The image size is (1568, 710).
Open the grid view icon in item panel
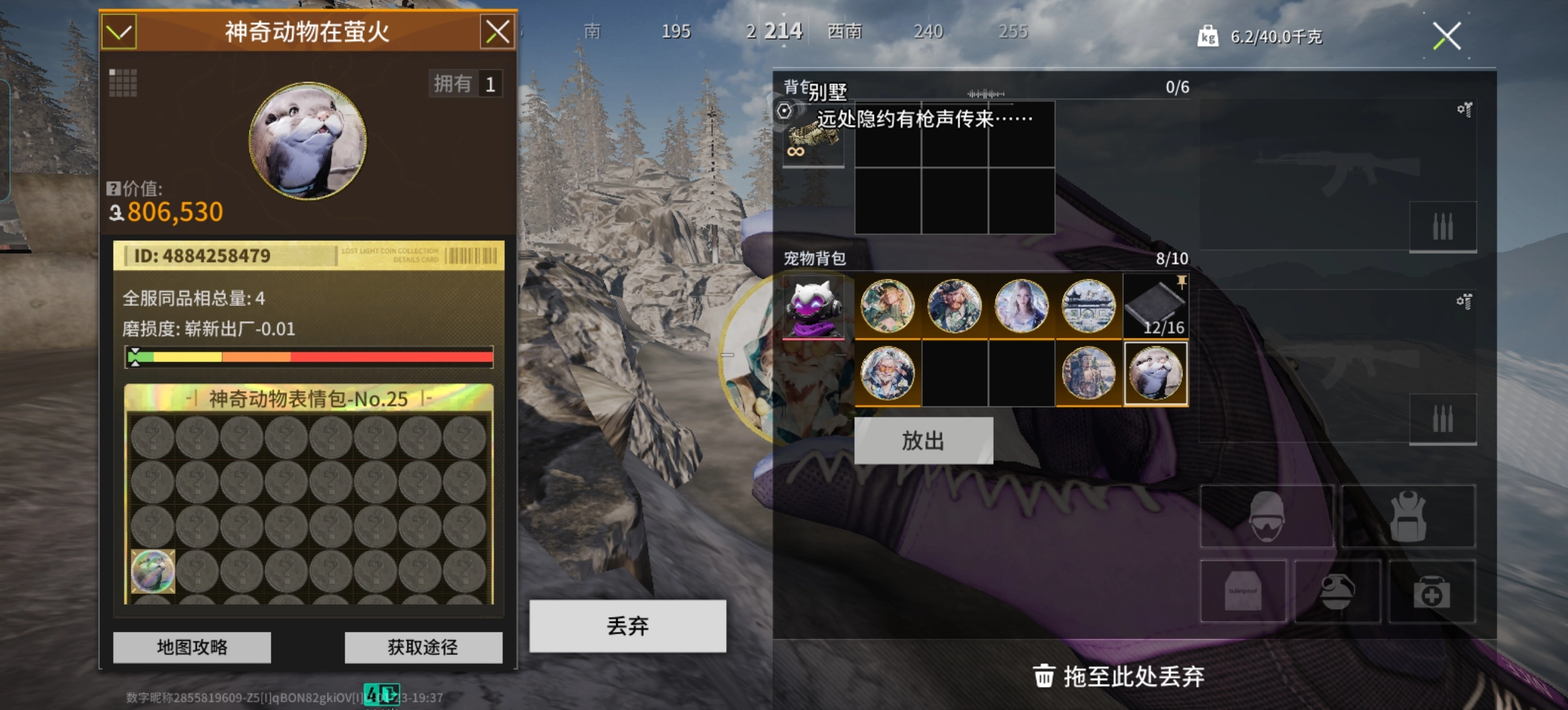pos(124,84)
